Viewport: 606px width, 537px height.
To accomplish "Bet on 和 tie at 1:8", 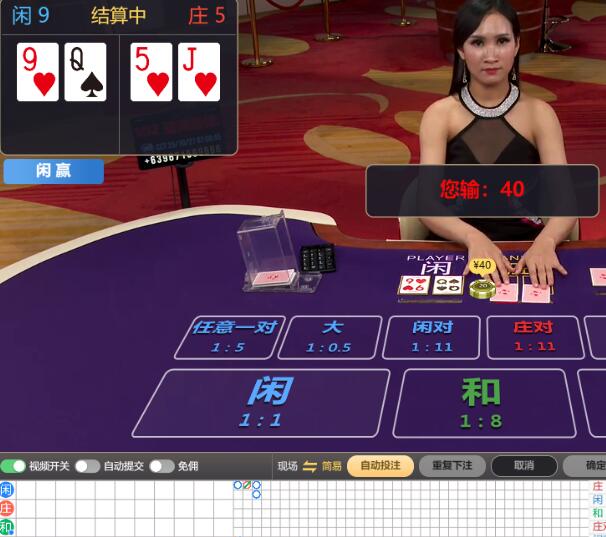I will 482,402.
